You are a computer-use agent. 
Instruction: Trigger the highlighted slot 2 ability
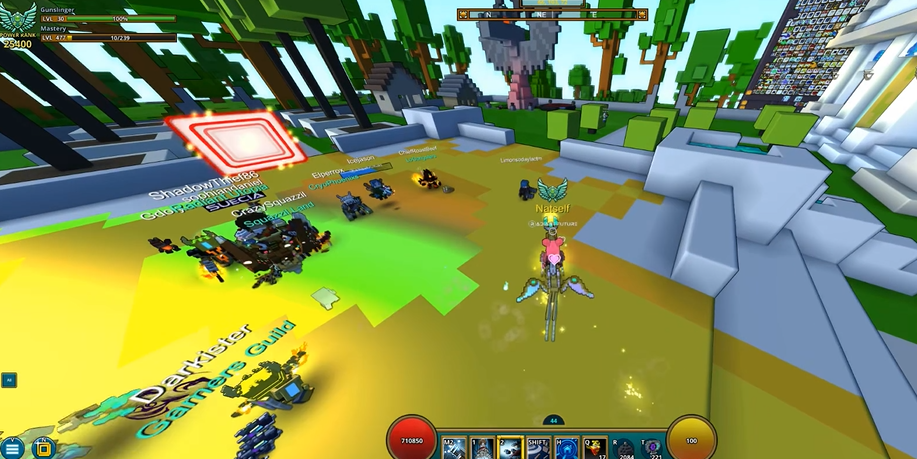pos(510,447)
